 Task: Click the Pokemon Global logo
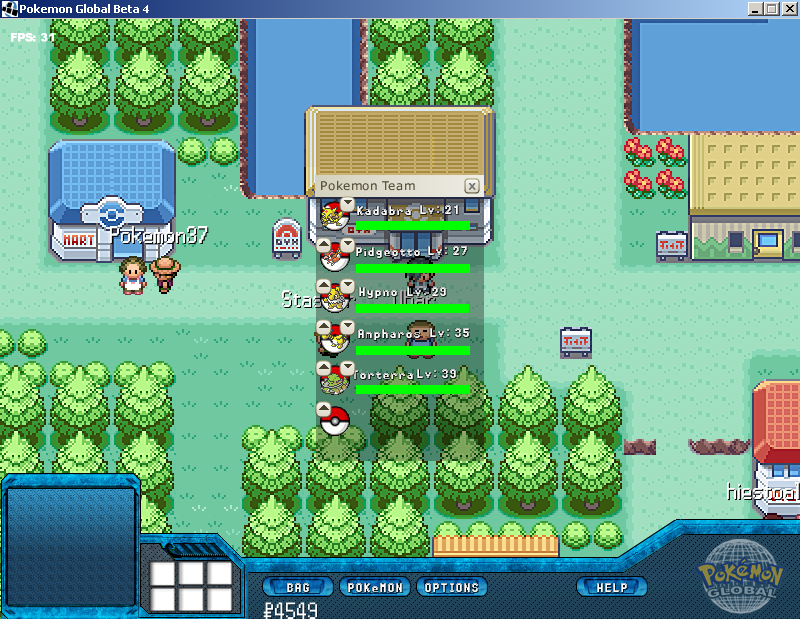(740, 578)
